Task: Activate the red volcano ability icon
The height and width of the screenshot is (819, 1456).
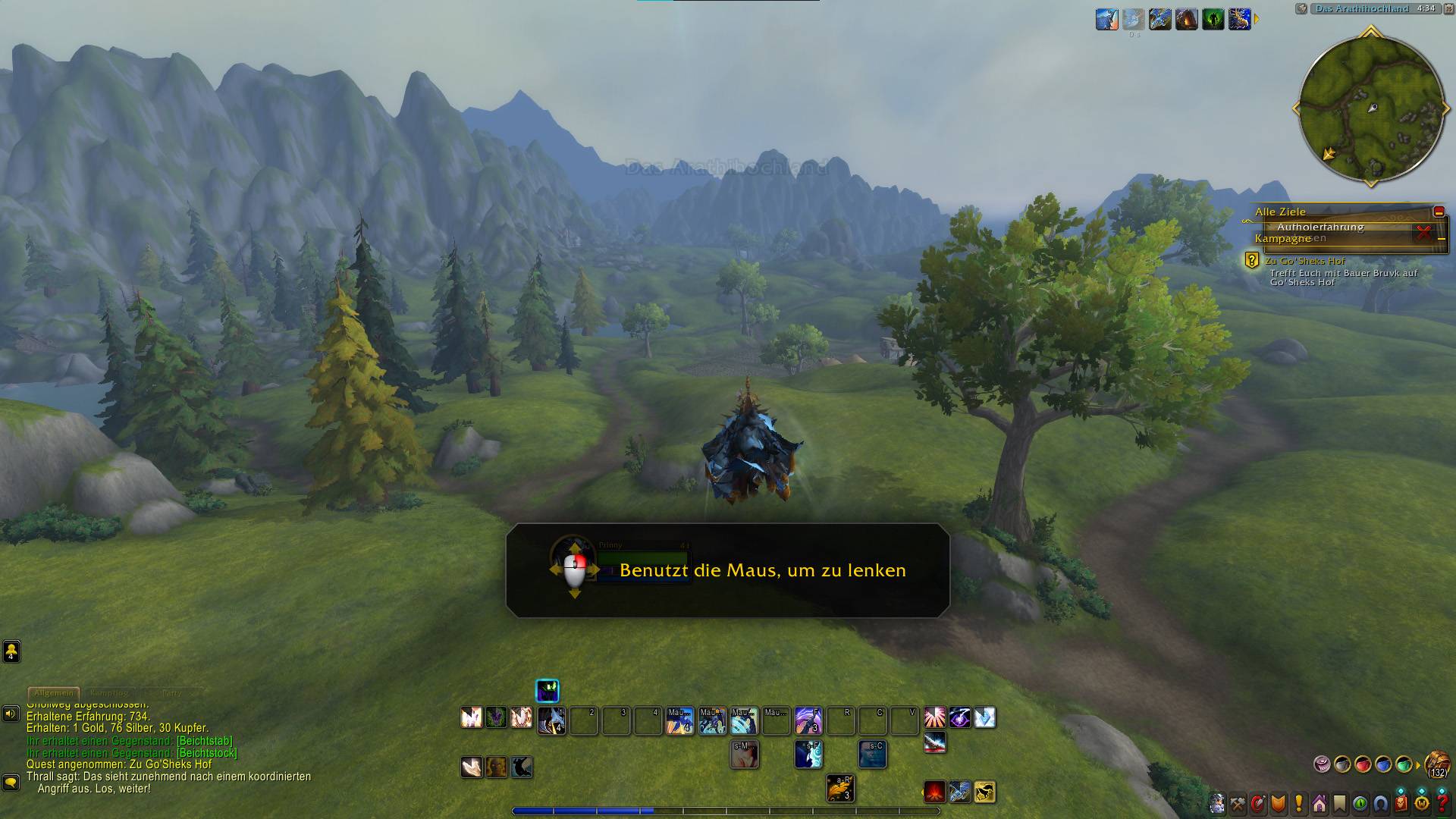Action: [935, 792]
